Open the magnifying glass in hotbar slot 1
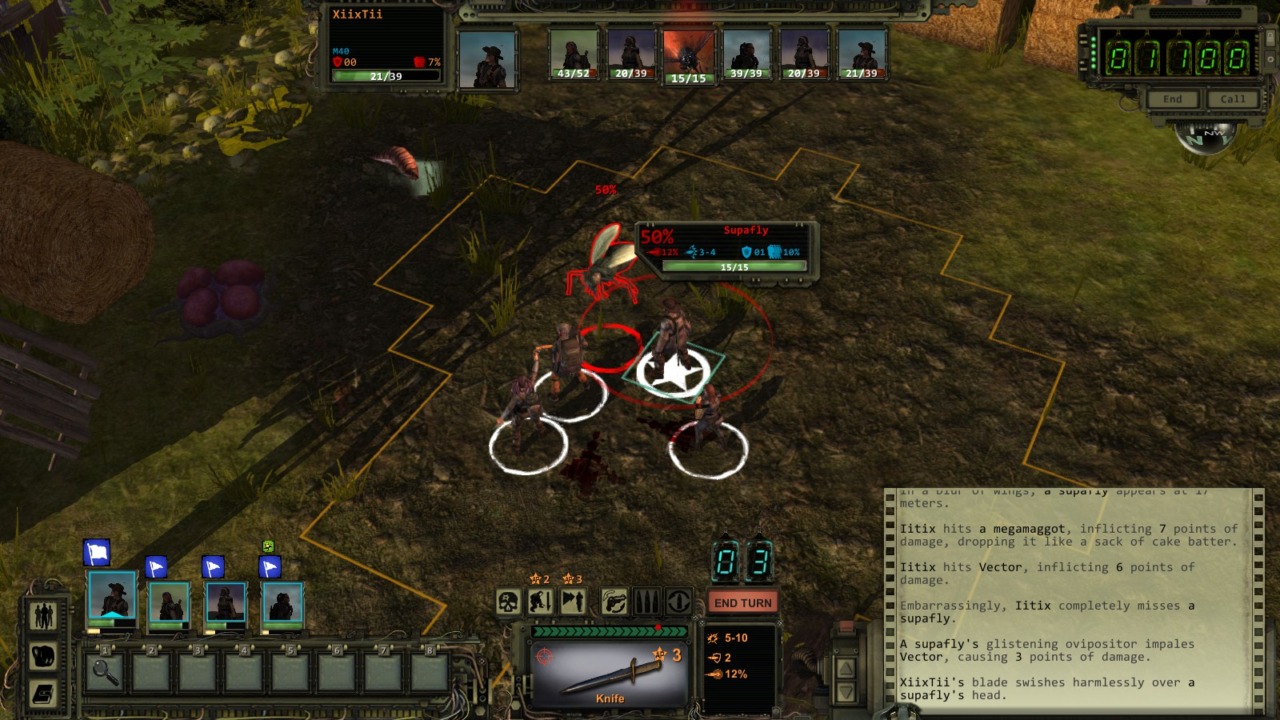The width and height of the screenshot is (1280, 720). (104, 672)
